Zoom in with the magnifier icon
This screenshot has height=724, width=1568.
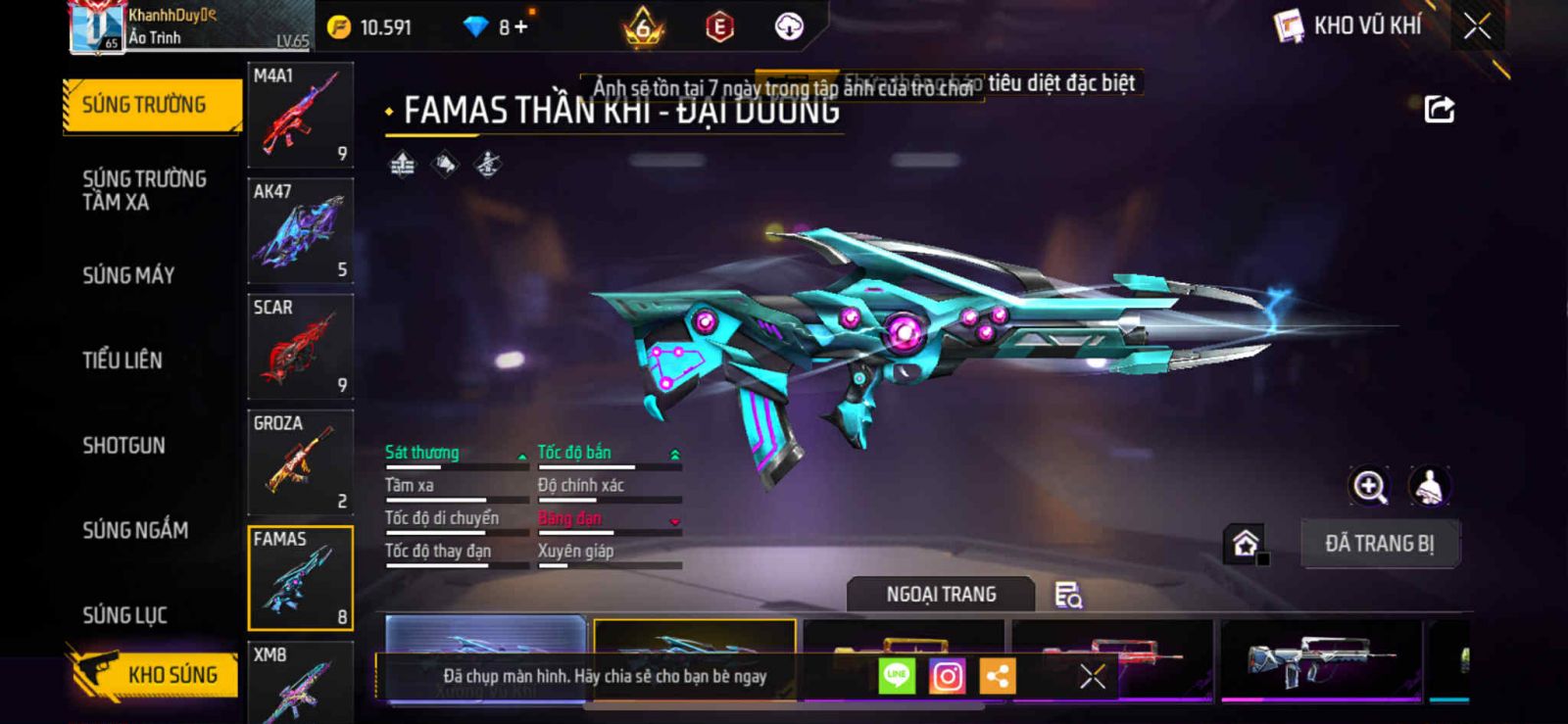1369,486
